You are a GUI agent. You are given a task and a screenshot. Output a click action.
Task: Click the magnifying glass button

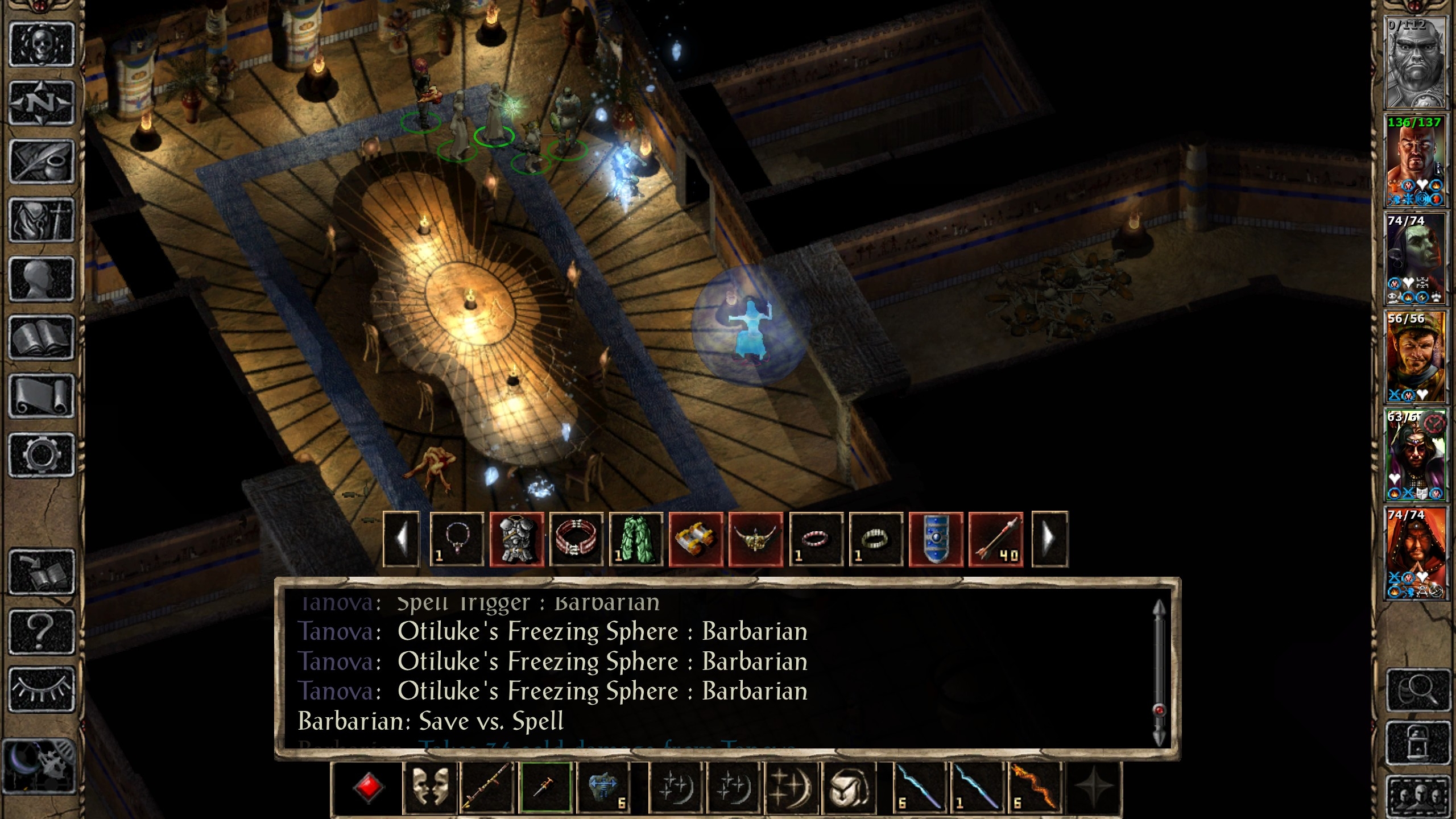[x=1418, y=690]
